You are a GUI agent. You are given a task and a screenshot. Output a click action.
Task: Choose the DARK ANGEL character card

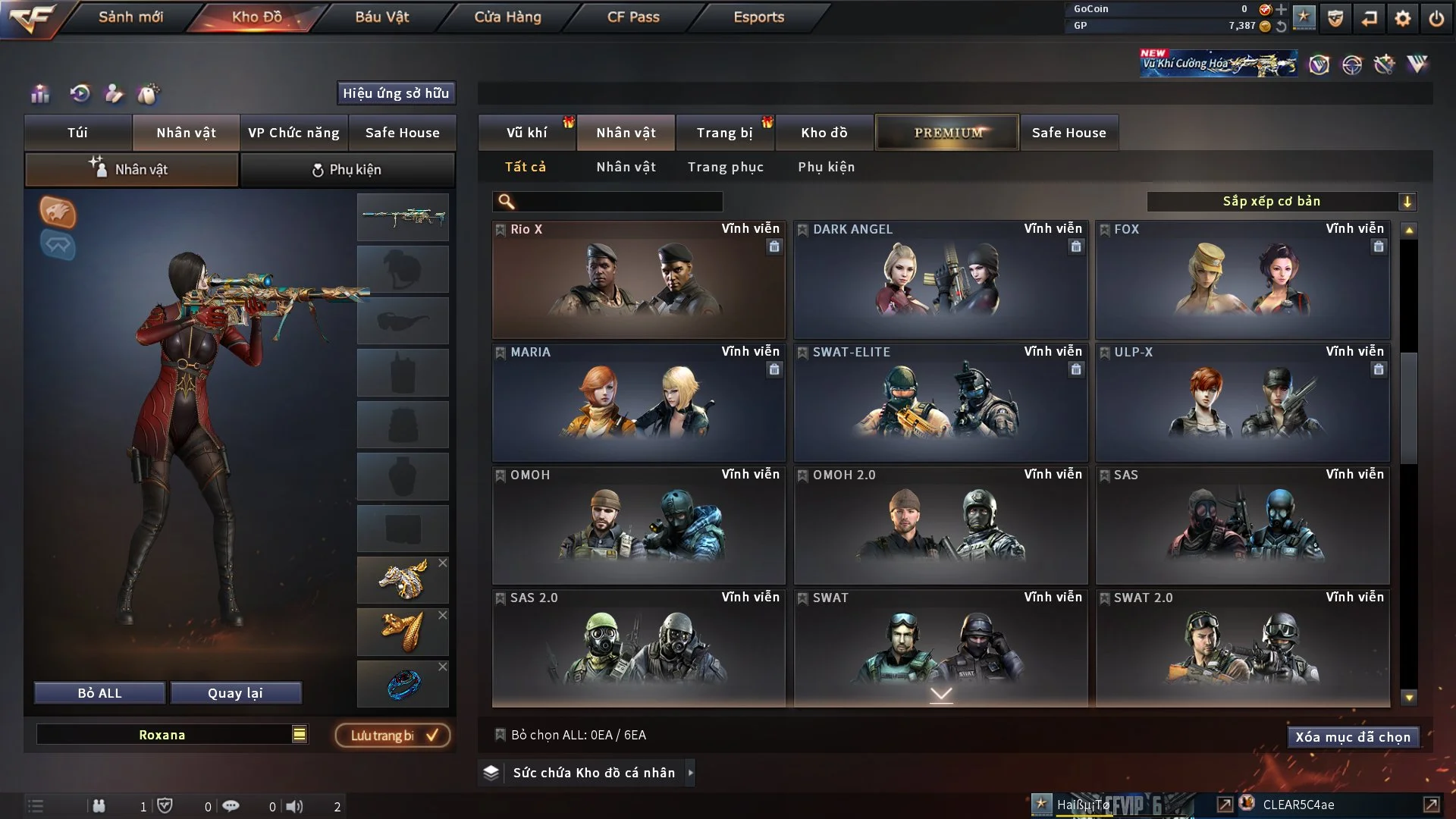[940, 281]
